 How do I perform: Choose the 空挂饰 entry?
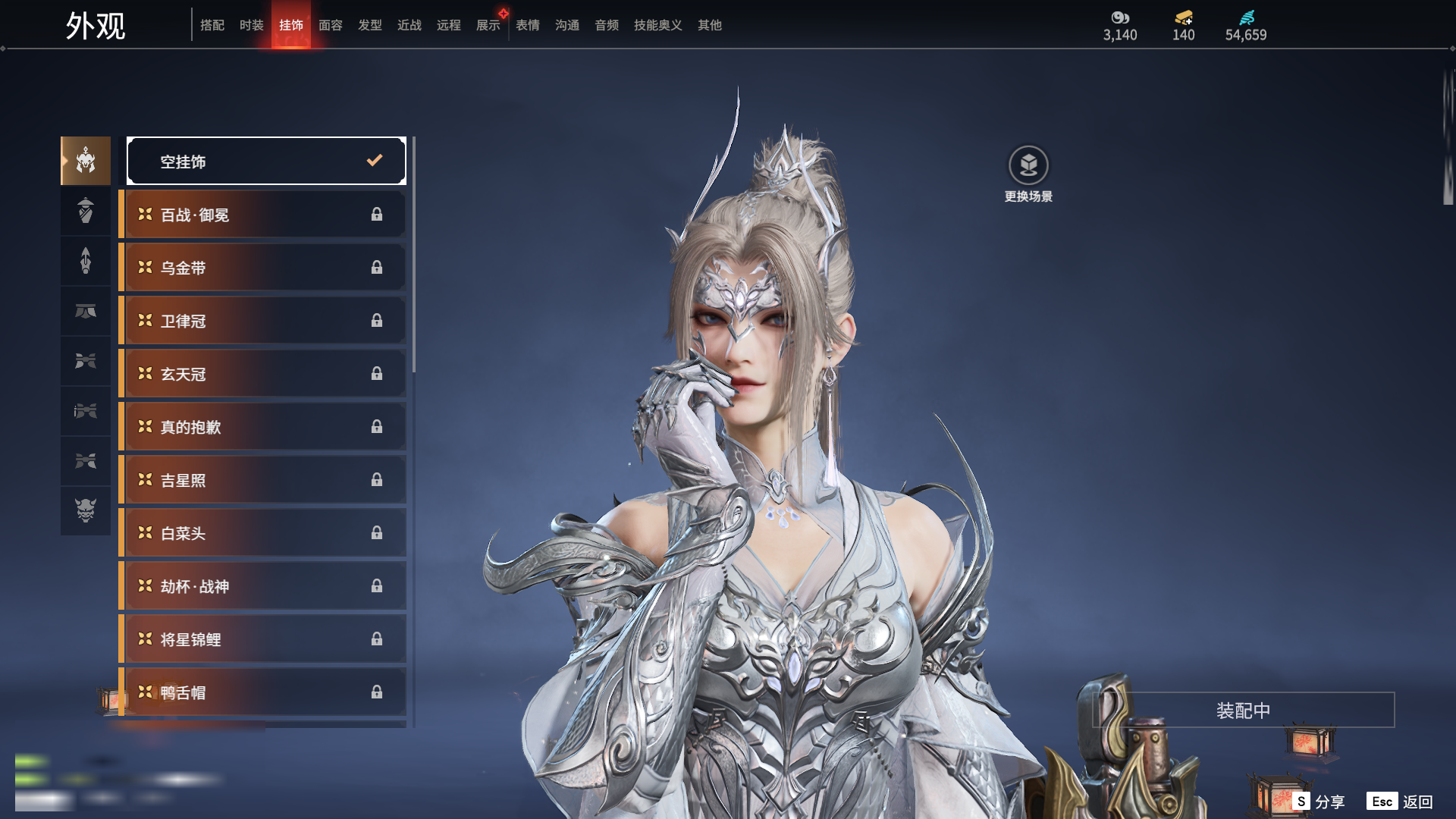(x=266, y=161)
